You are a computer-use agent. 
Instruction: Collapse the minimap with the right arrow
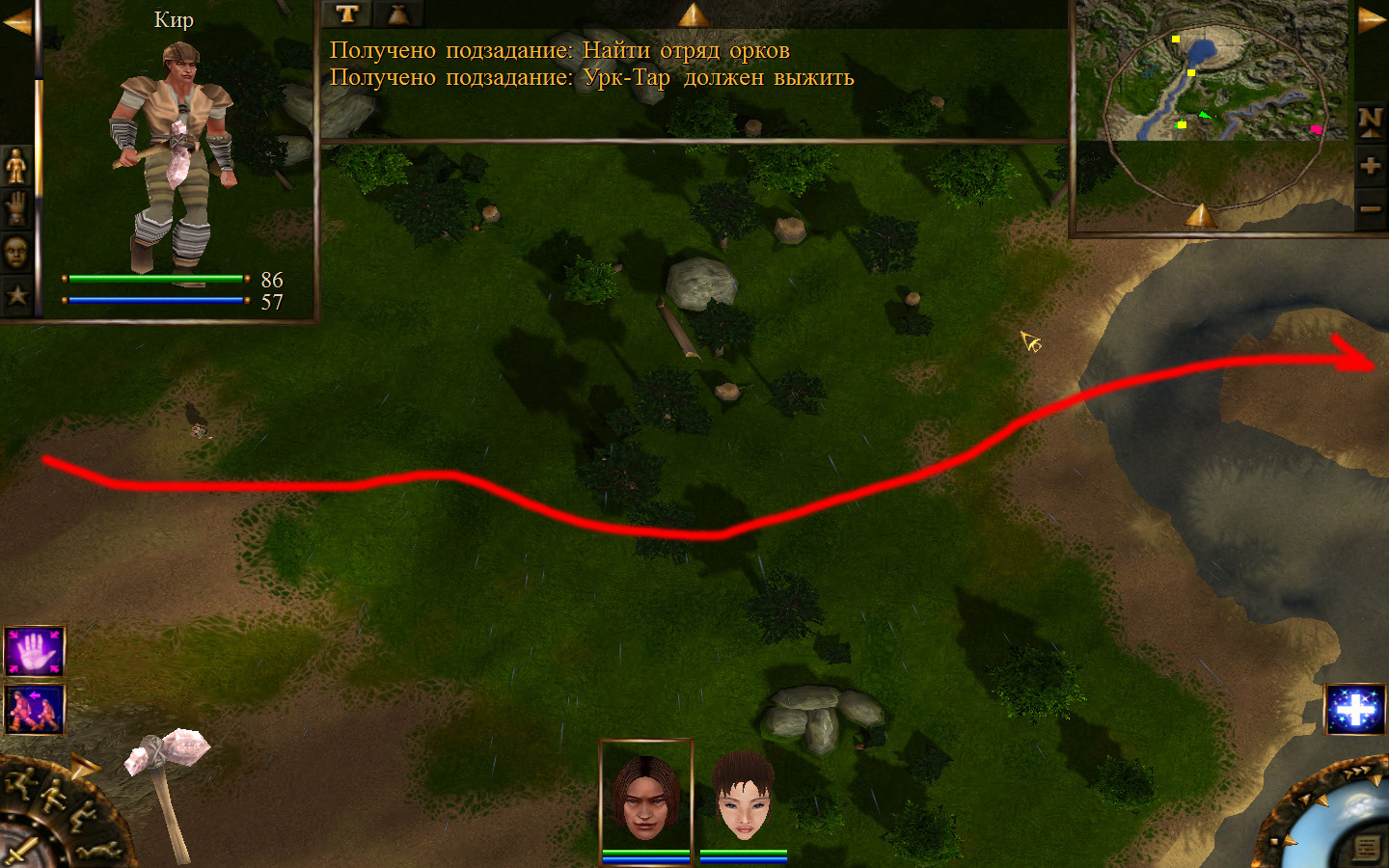click(x=1372, y=21)
